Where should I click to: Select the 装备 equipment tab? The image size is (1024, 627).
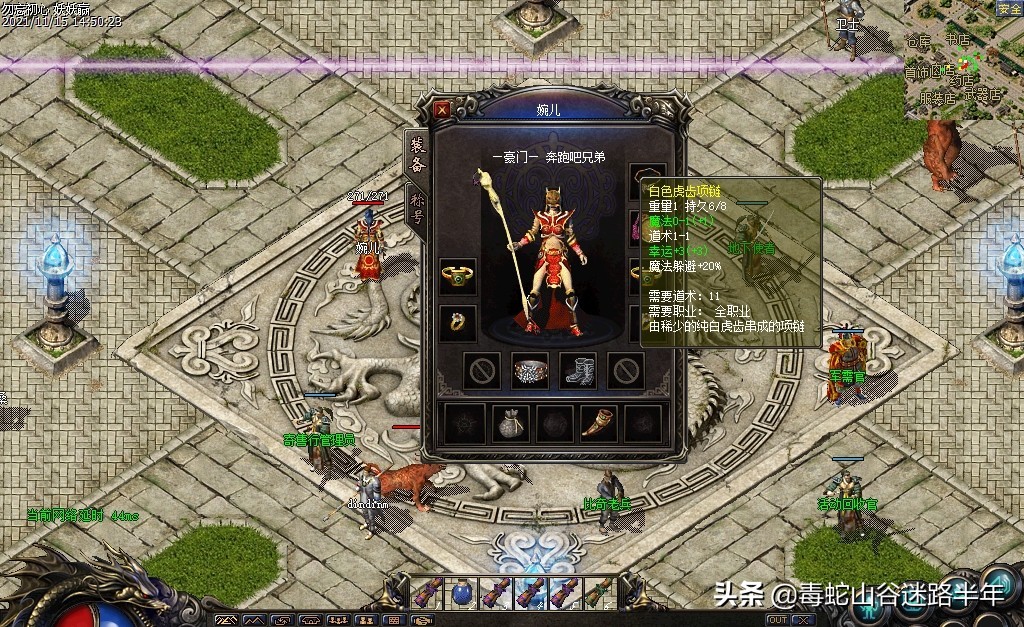pos(417,154)
